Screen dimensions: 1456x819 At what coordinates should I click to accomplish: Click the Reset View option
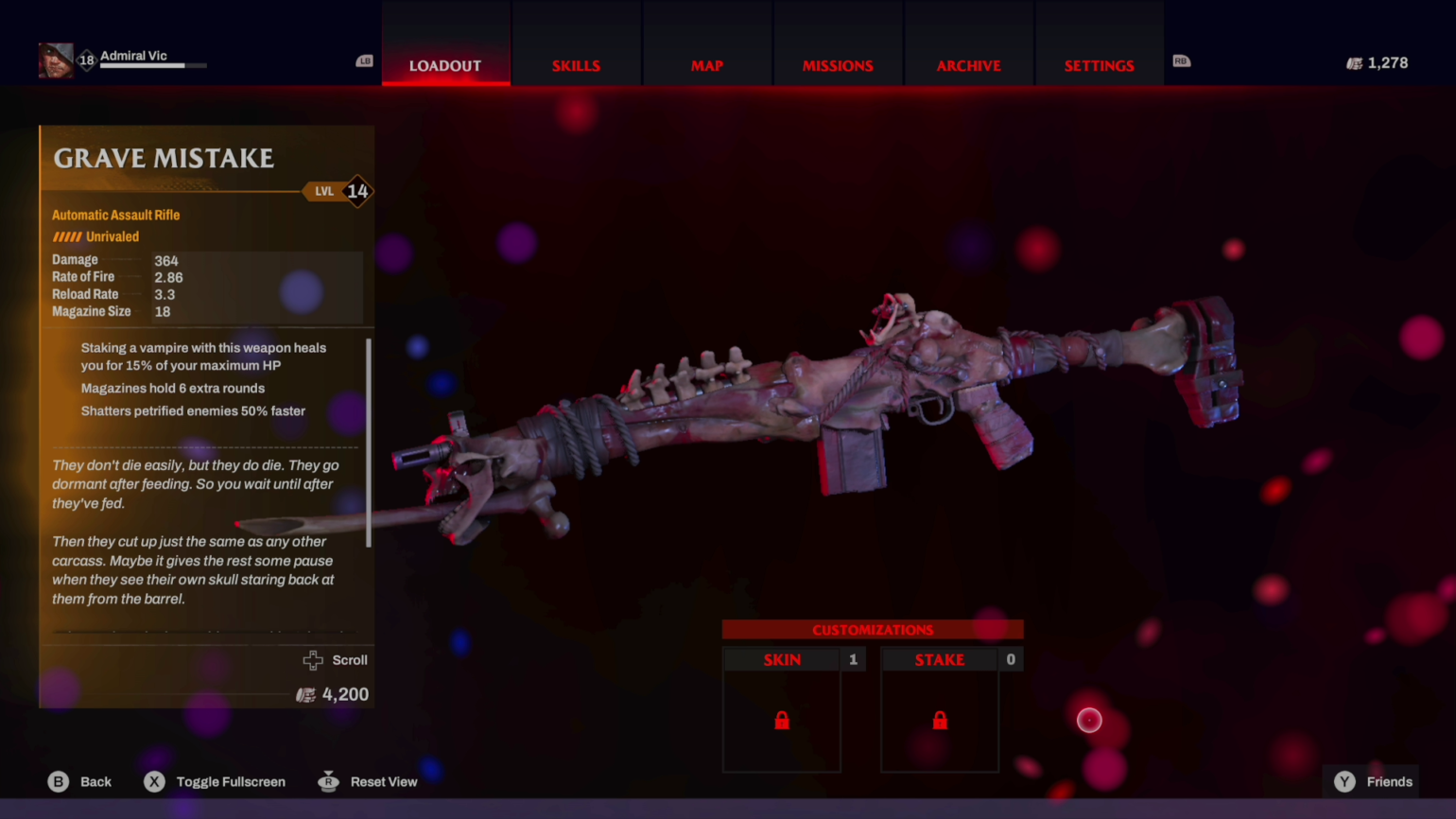tap(328, 781)
